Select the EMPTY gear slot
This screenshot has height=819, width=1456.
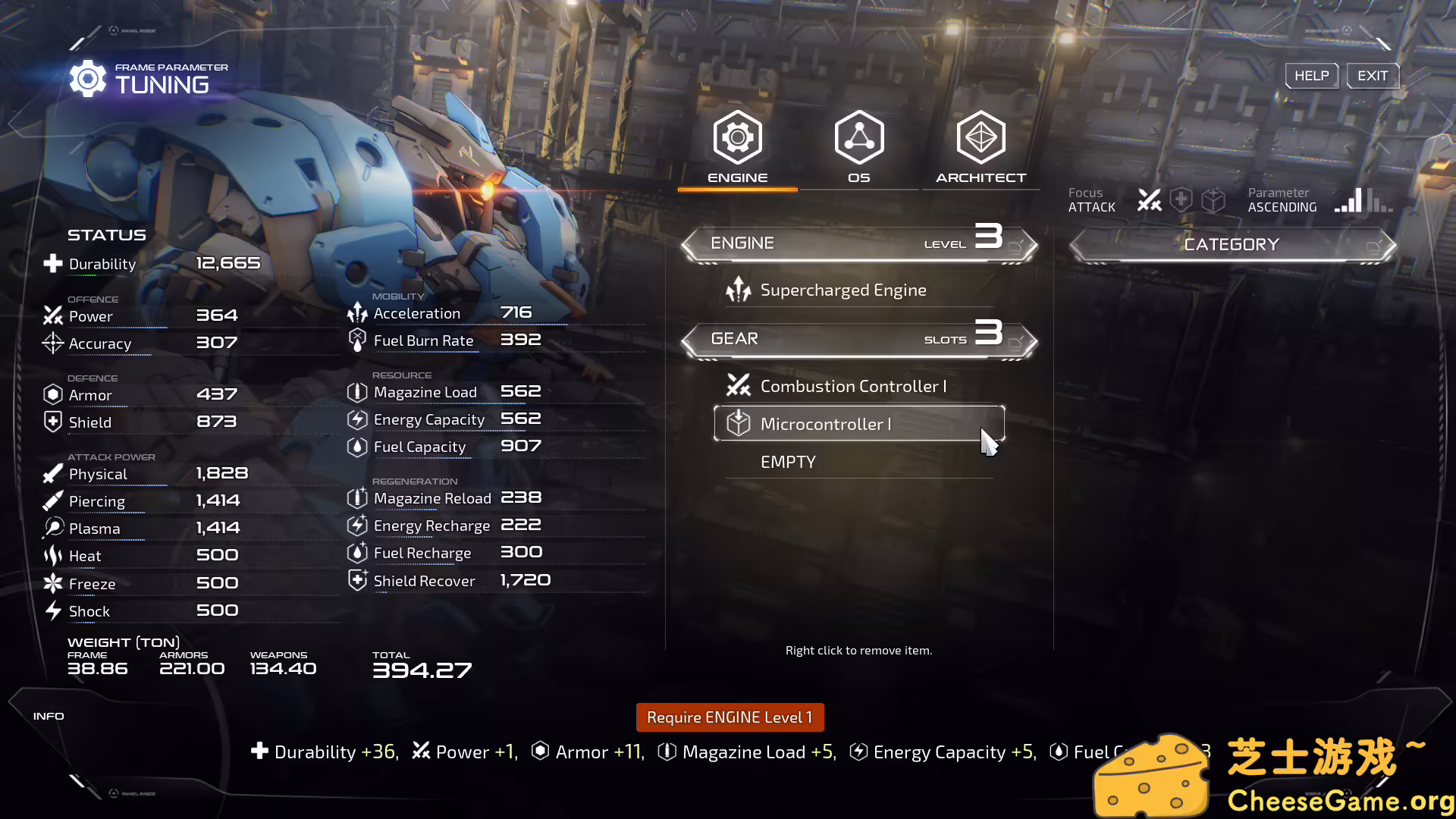tap(787, 461)
